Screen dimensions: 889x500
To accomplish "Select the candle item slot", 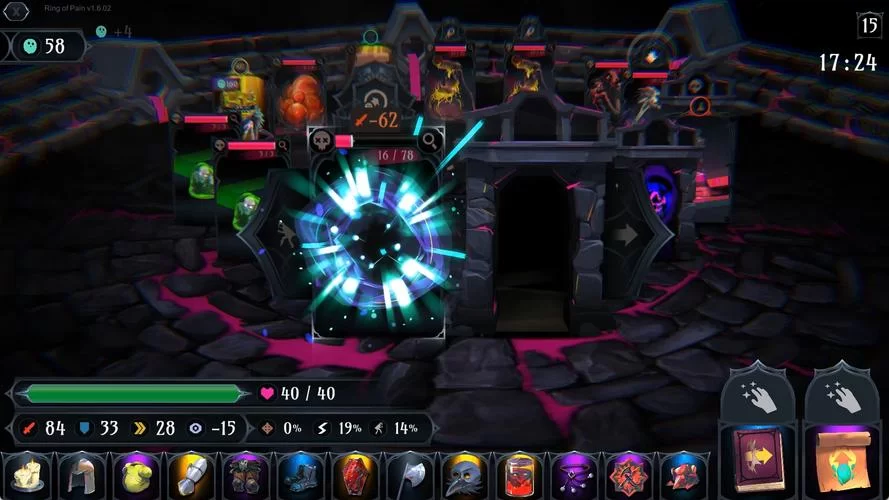I will 26,475.
